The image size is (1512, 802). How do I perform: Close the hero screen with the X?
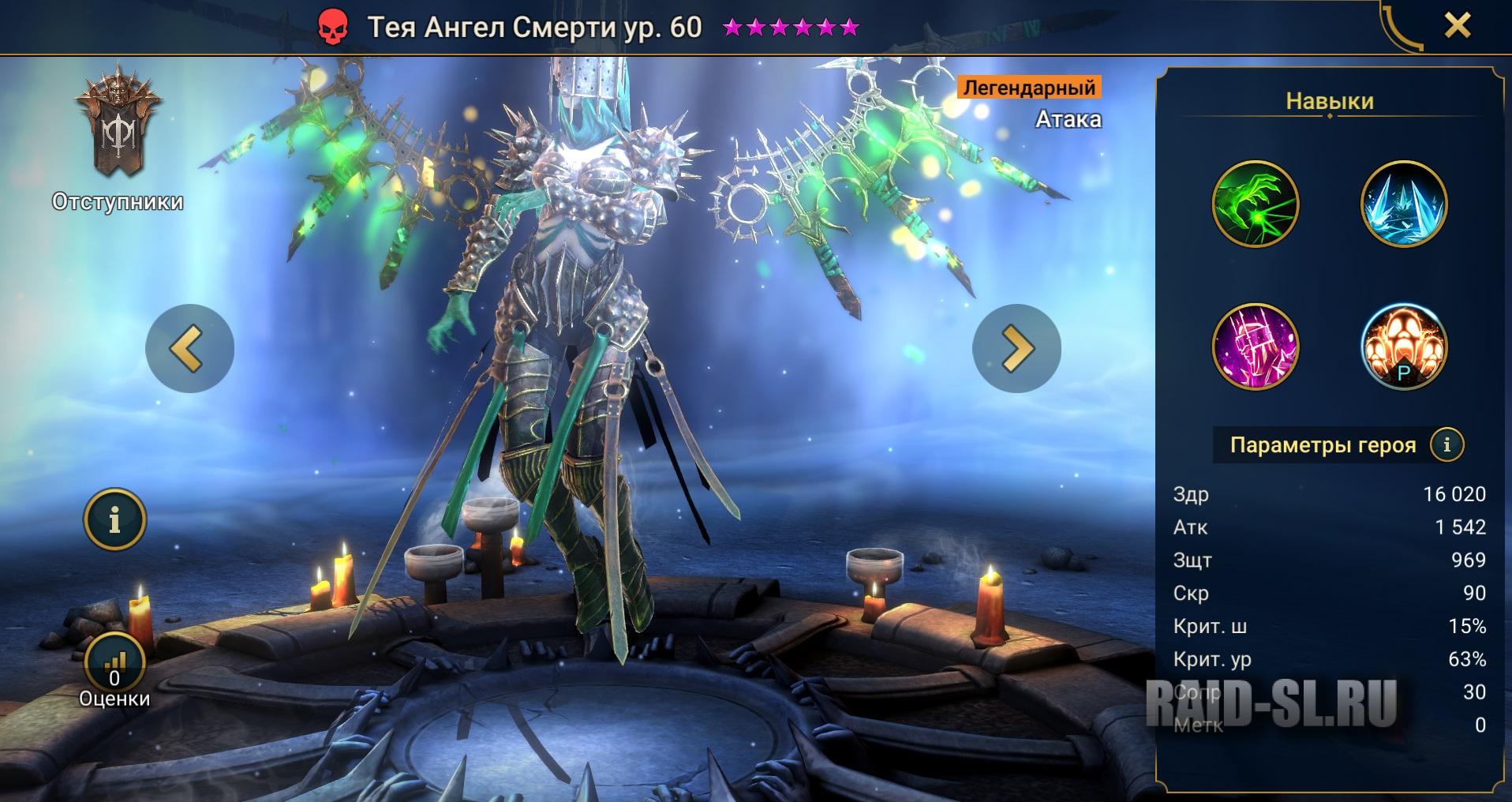click(x=1457, y=26)
